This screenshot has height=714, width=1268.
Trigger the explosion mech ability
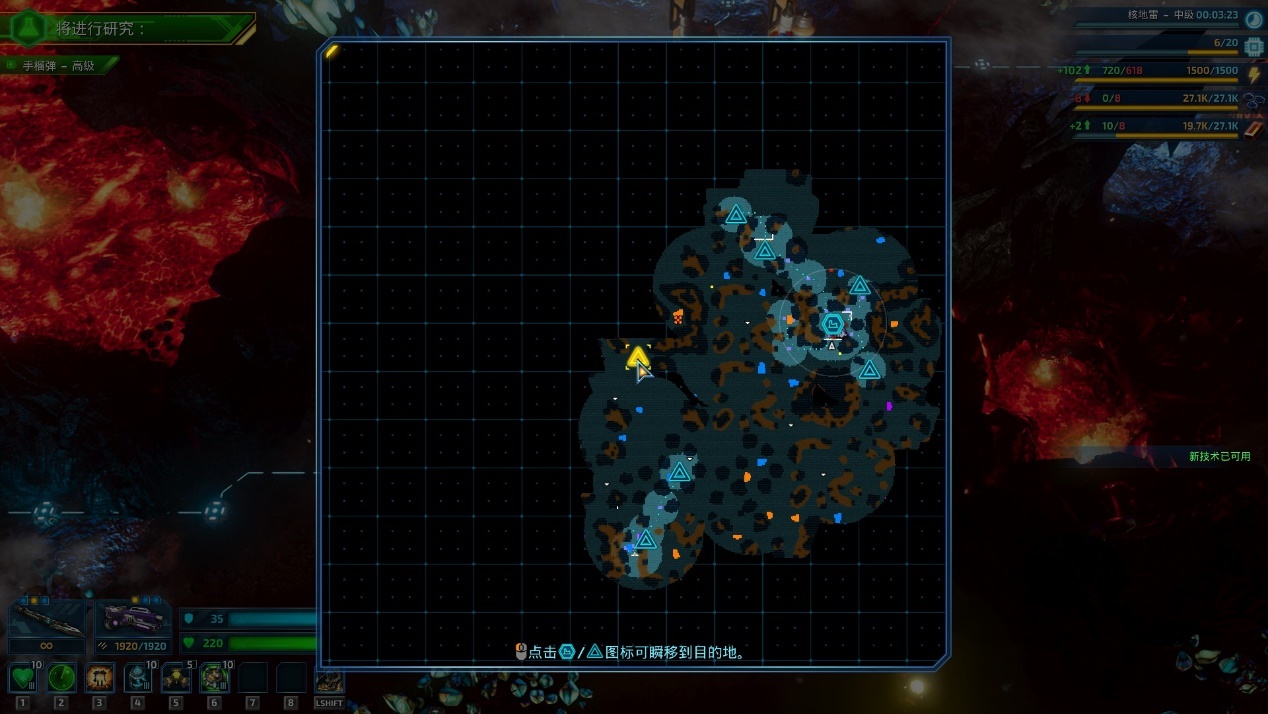[x=100, y=678]
